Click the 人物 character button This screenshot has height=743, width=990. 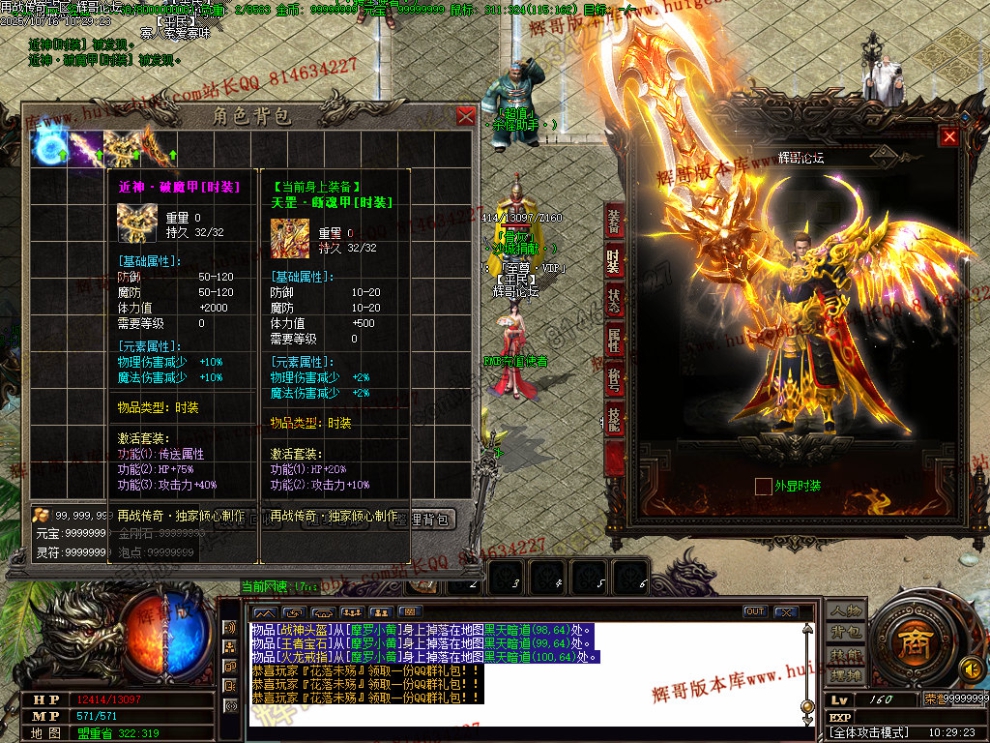tap(845, 611)
